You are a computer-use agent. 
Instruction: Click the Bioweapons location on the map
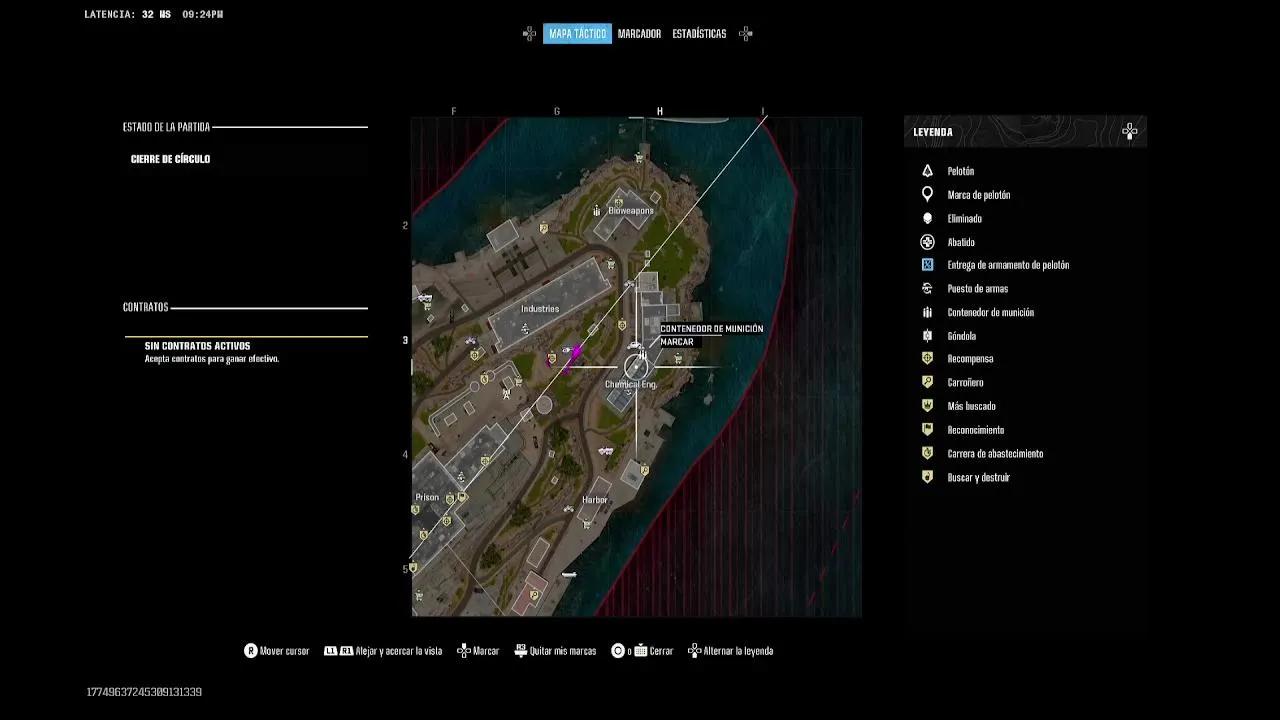(630, 211)
